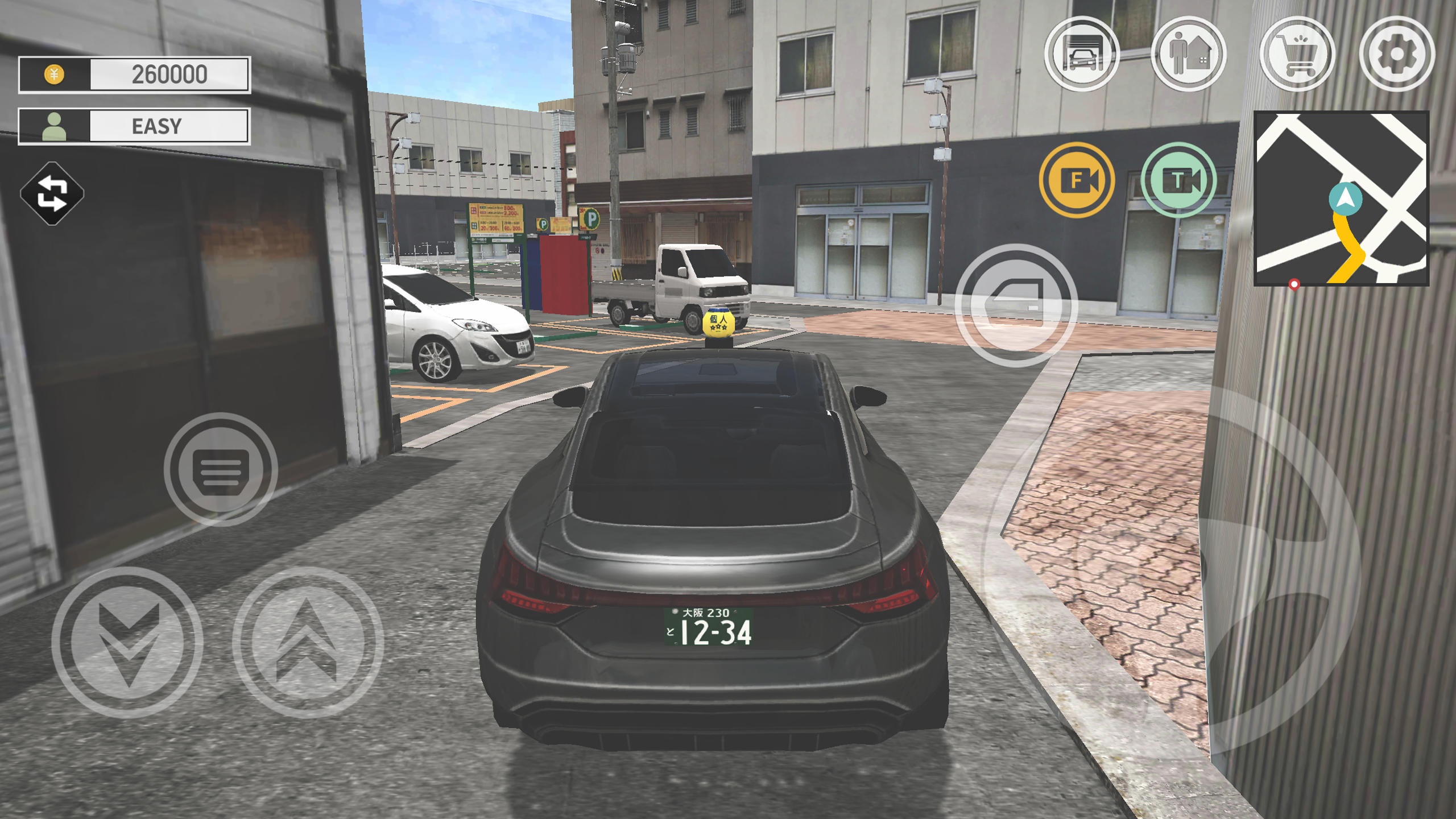
Task: Expand the yen currency balance display
Action: pyautogui.click(x=134, y=74)
